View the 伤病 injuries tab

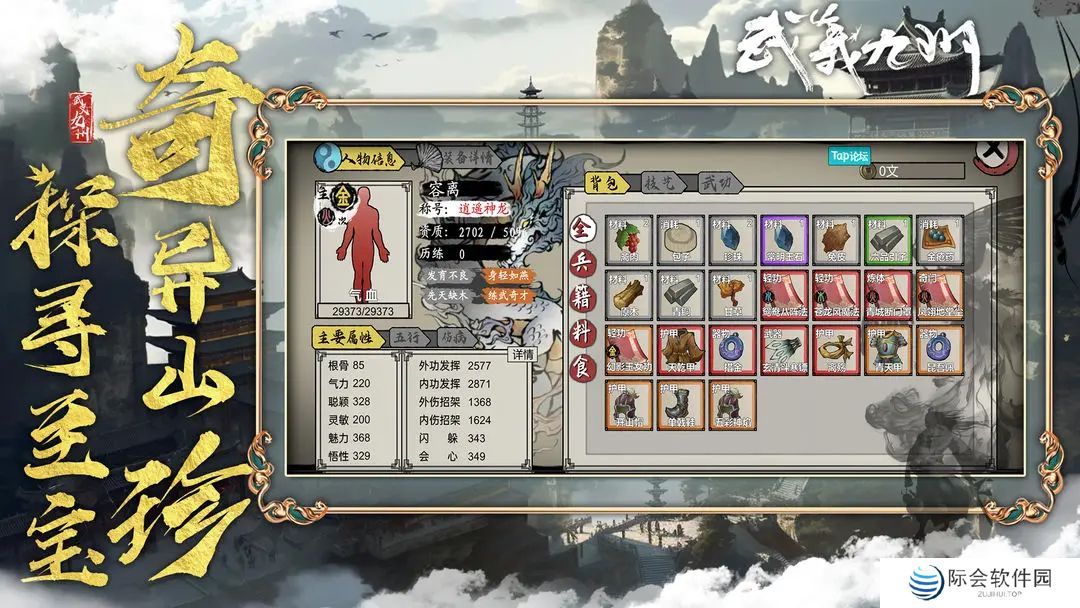454,338
